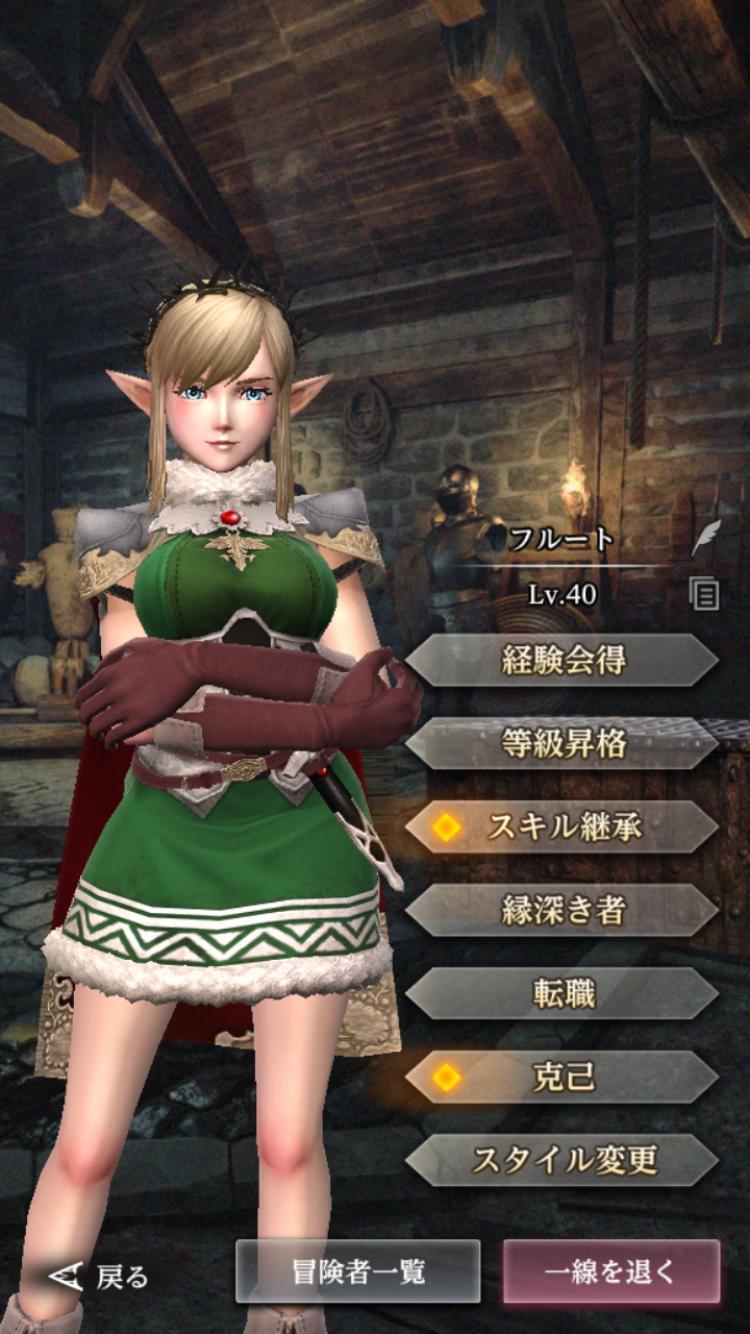The image size is (750, 1334).
Task: Activate the 克己 menu entry
Action: tap(562, 1077)
